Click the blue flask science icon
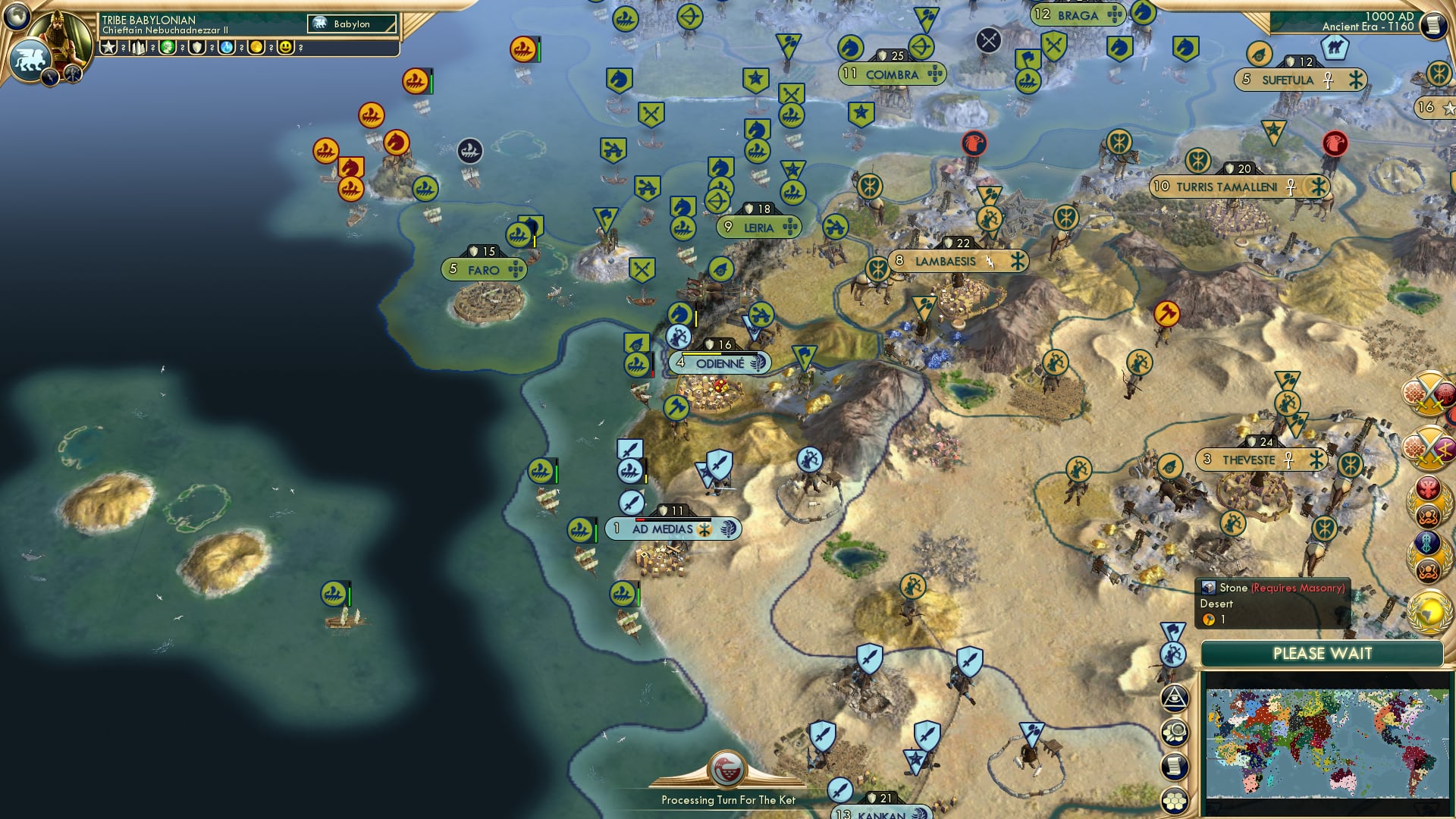Screen dimensions: 1456x819 coord(224,48)
